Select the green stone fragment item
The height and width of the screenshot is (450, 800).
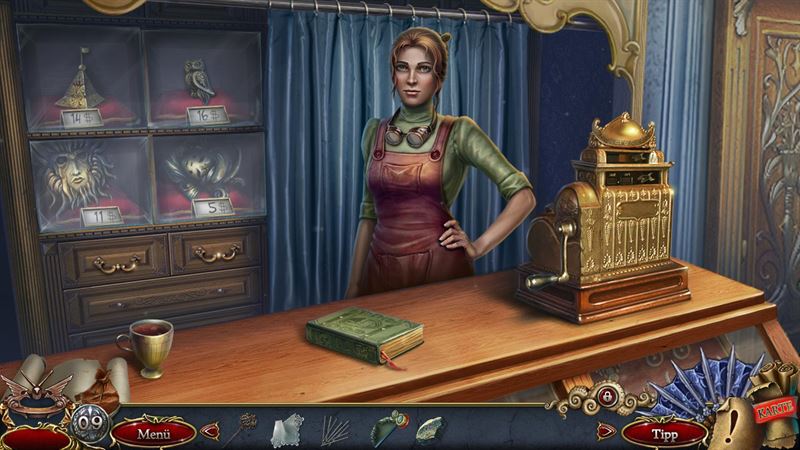430,430
